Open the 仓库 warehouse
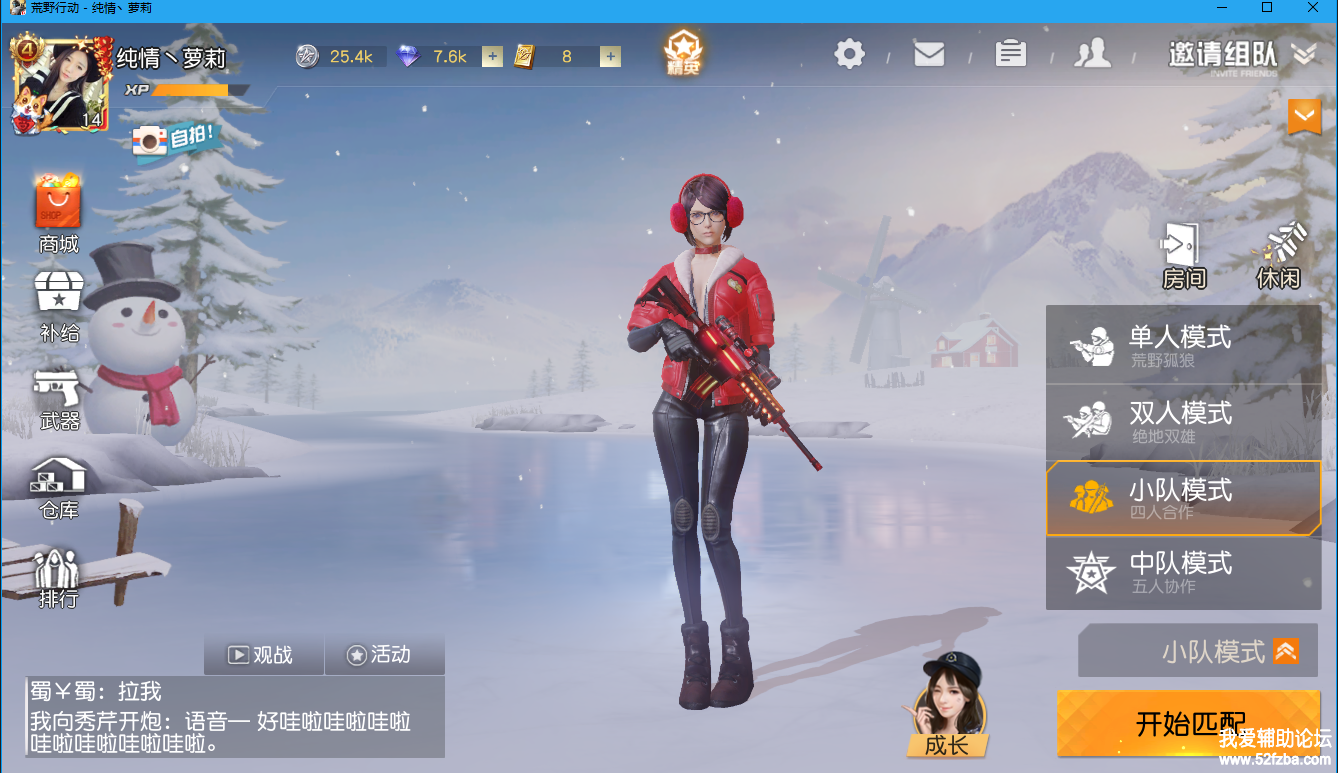This screenshot has height=773, width=1338. tap(59, 487)
